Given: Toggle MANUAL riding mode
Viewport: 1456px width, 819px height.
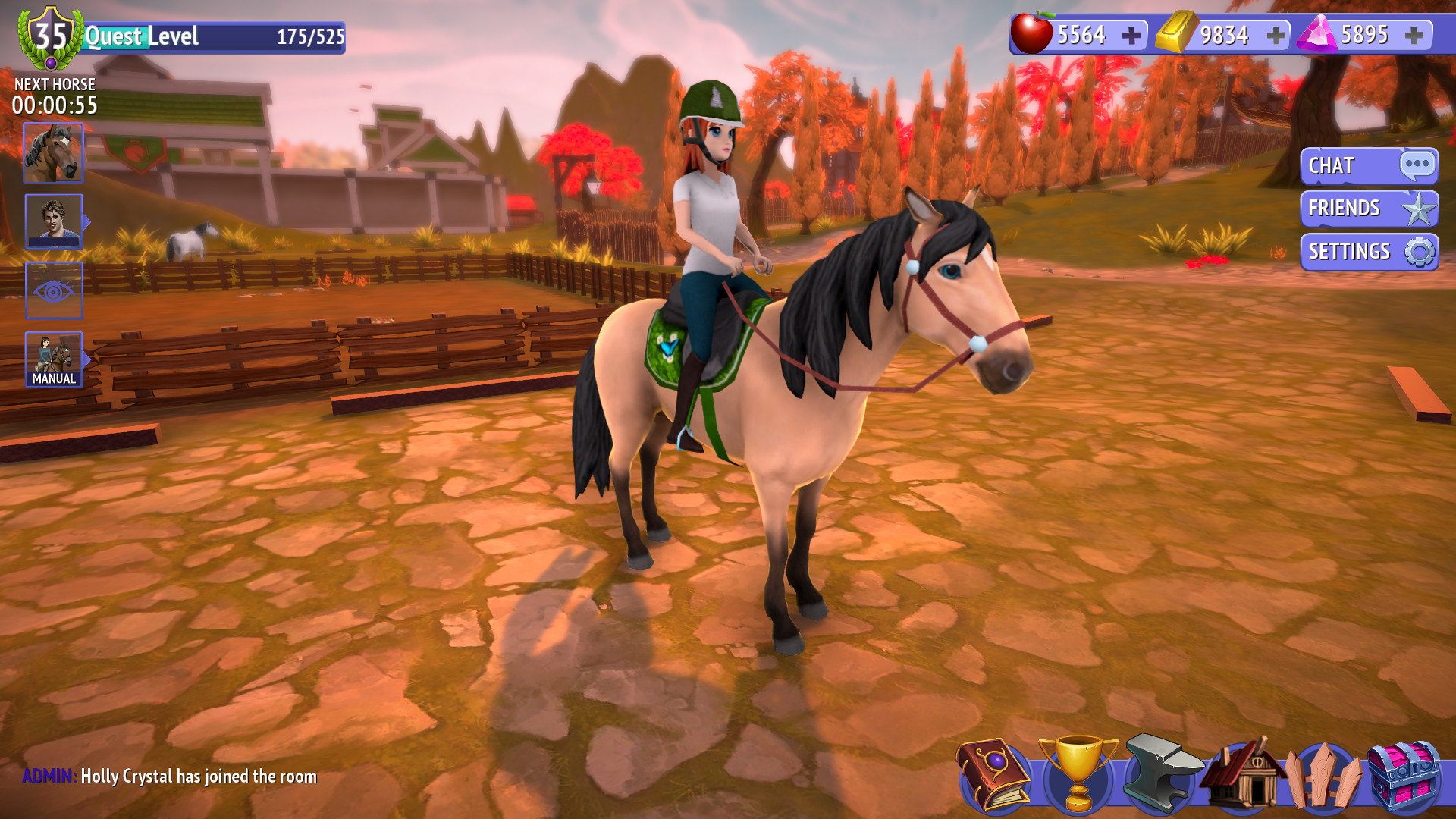Looking at the screenshot, I should click(x=54, y=358).
